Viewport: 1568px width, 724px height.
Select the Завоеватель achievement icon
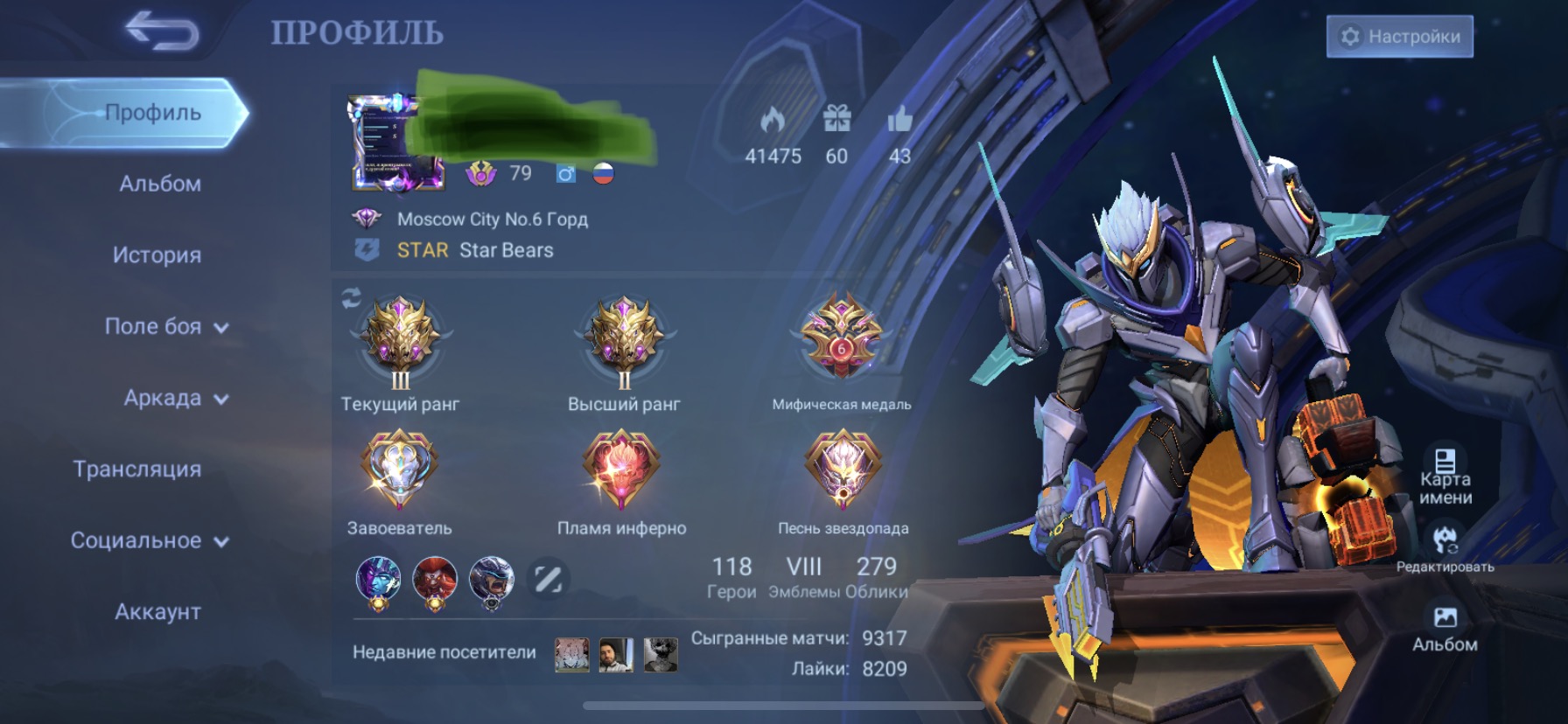coord(398,472)
